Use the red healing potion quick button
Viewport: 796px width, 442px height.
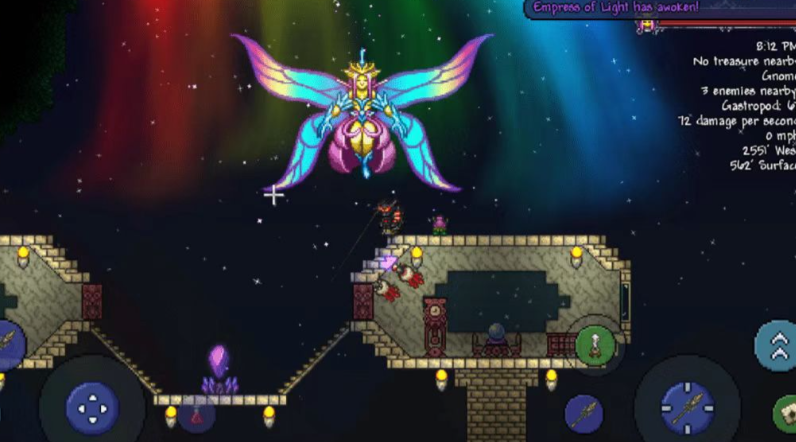coord(196,413)
